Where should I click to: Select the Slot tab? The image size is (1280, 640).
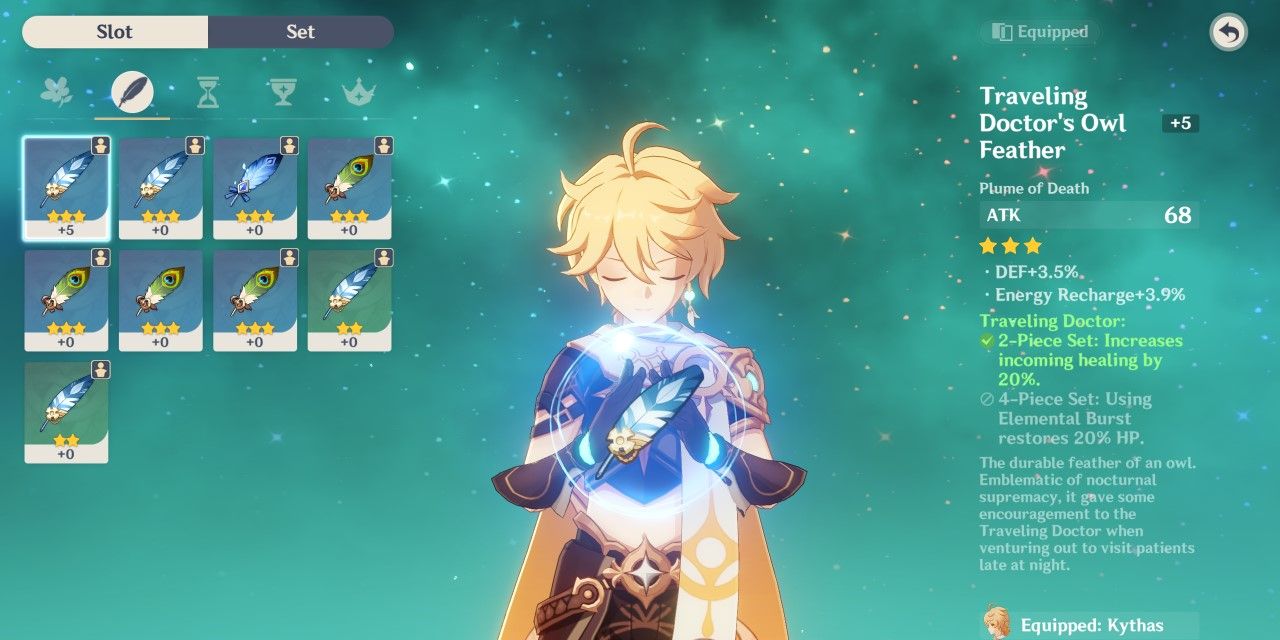click(115, 32)
